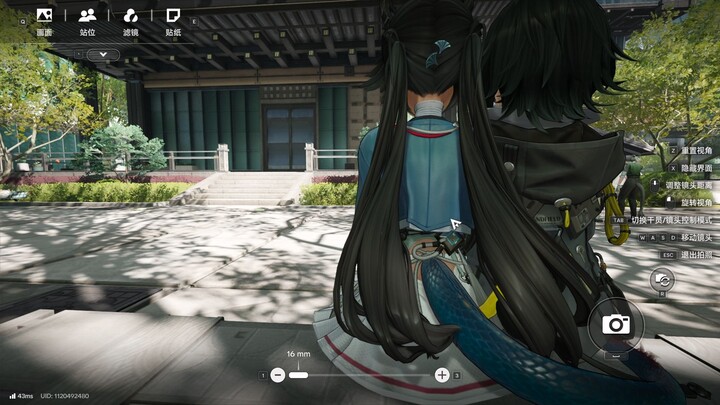Exit photo mode via 退出拍照
720x405 pixels.
695,255
